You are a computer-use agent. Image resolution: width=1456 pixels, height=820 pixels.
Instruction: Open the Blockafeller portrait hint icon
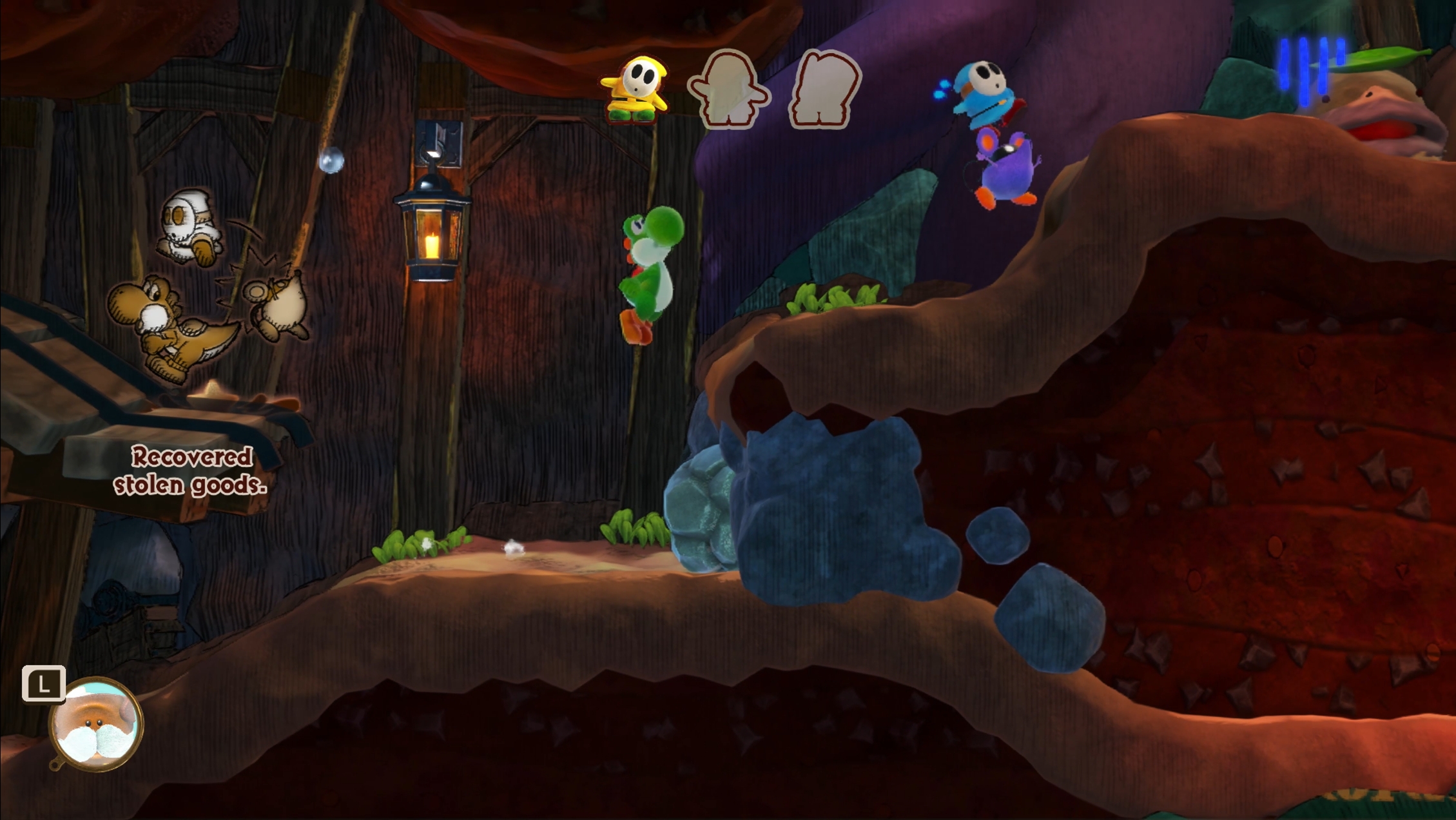(96, 724)
